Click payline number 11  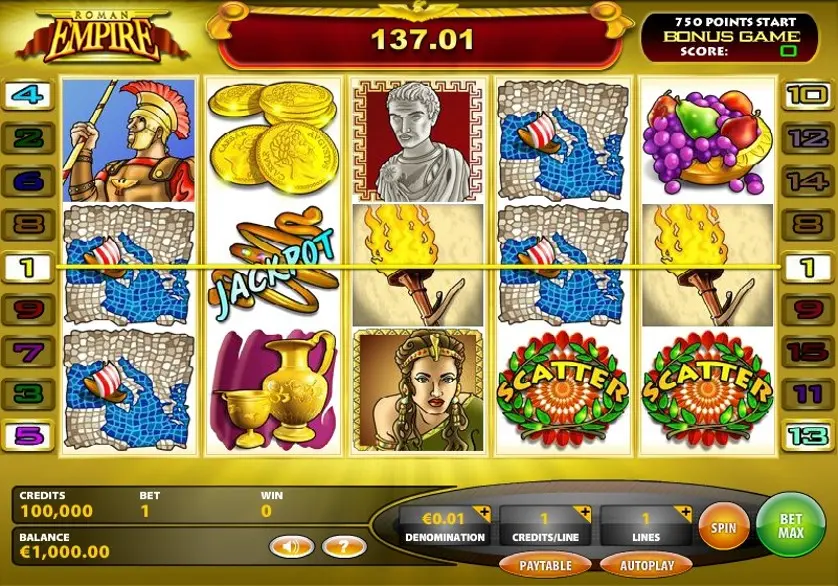808,394
